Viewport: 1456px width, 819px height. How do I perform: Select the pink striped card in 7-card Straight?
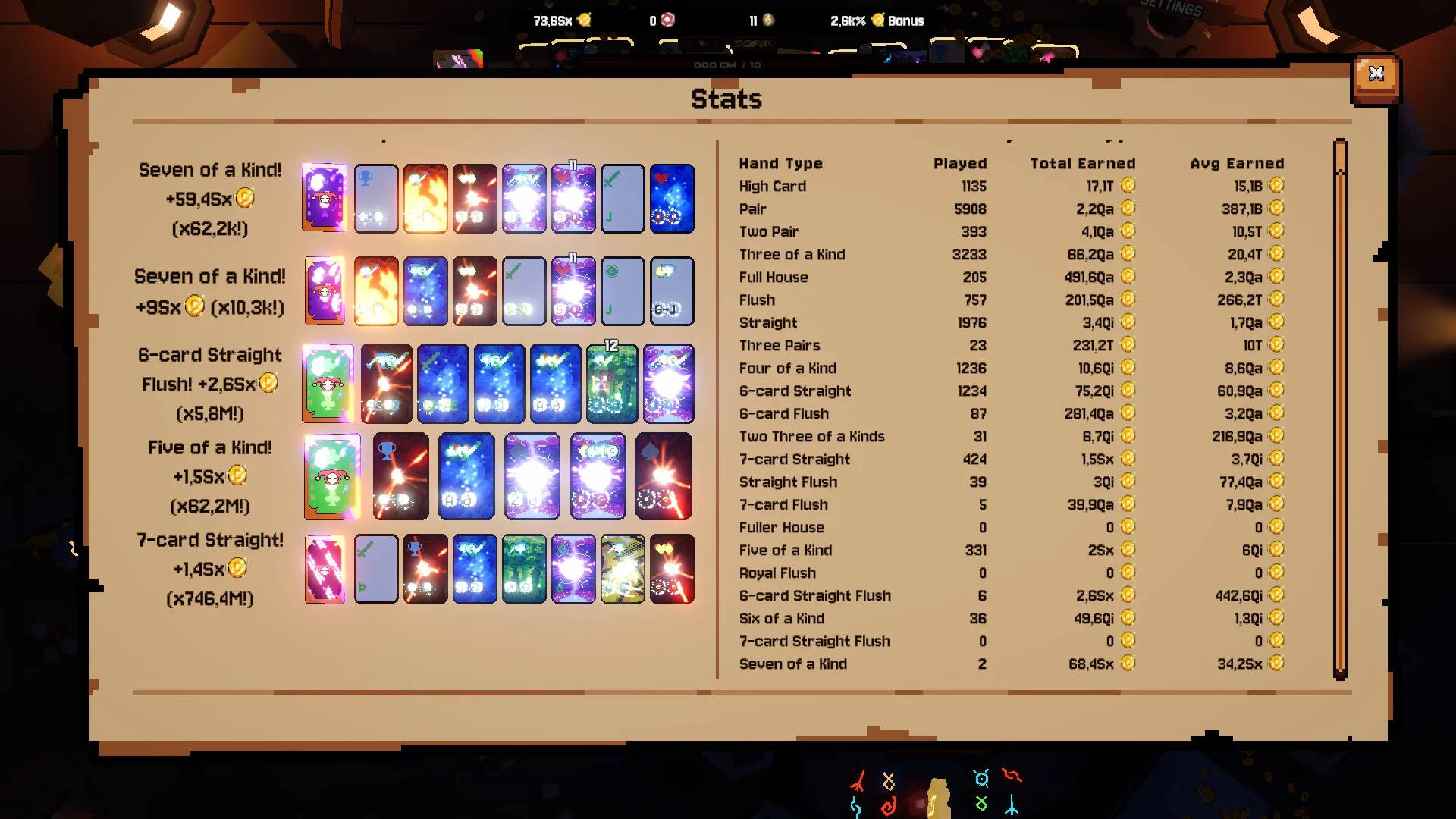(x=325, y=569)
